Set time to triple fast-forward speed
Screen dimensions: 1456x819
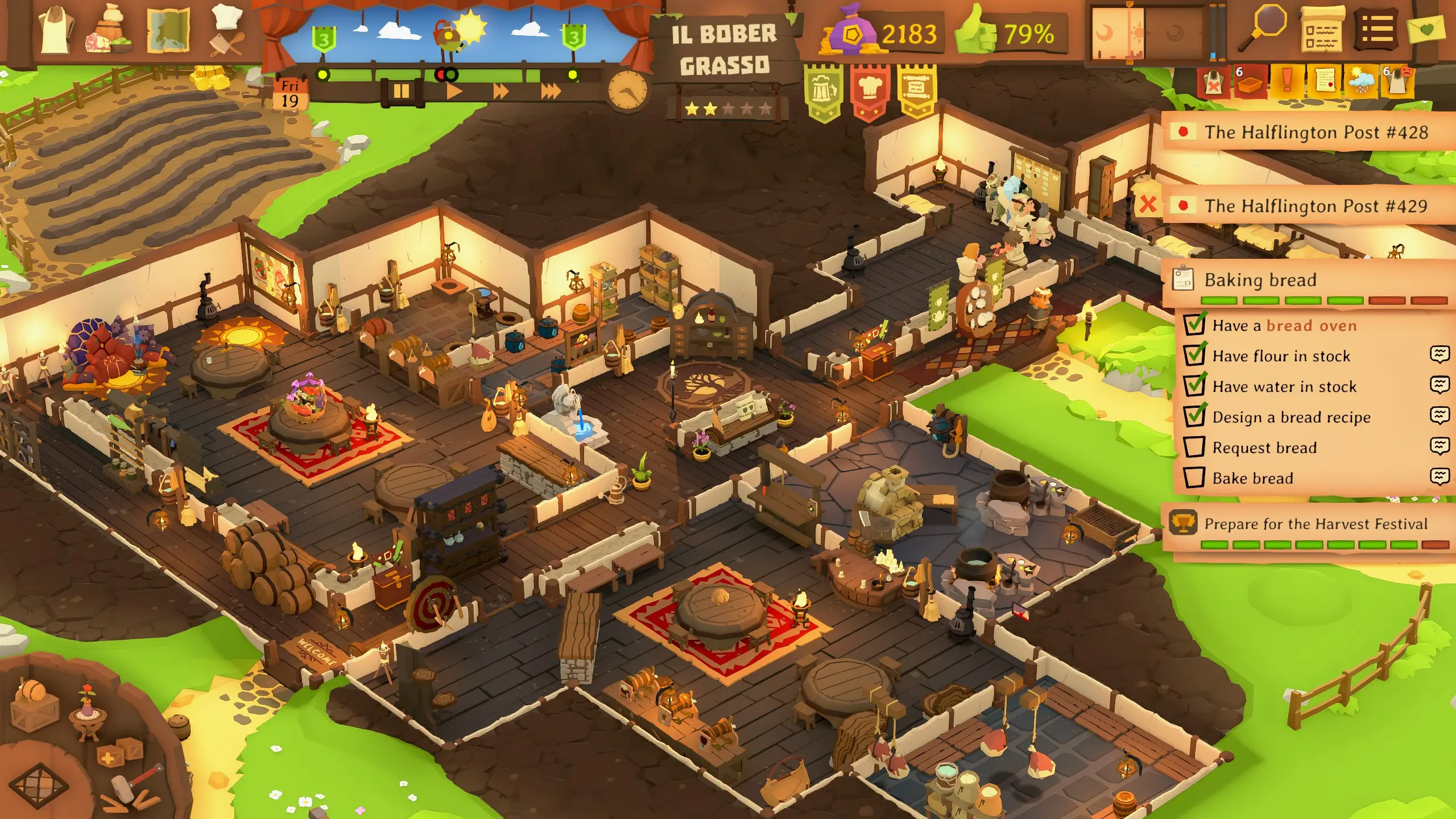coord(550,91)
